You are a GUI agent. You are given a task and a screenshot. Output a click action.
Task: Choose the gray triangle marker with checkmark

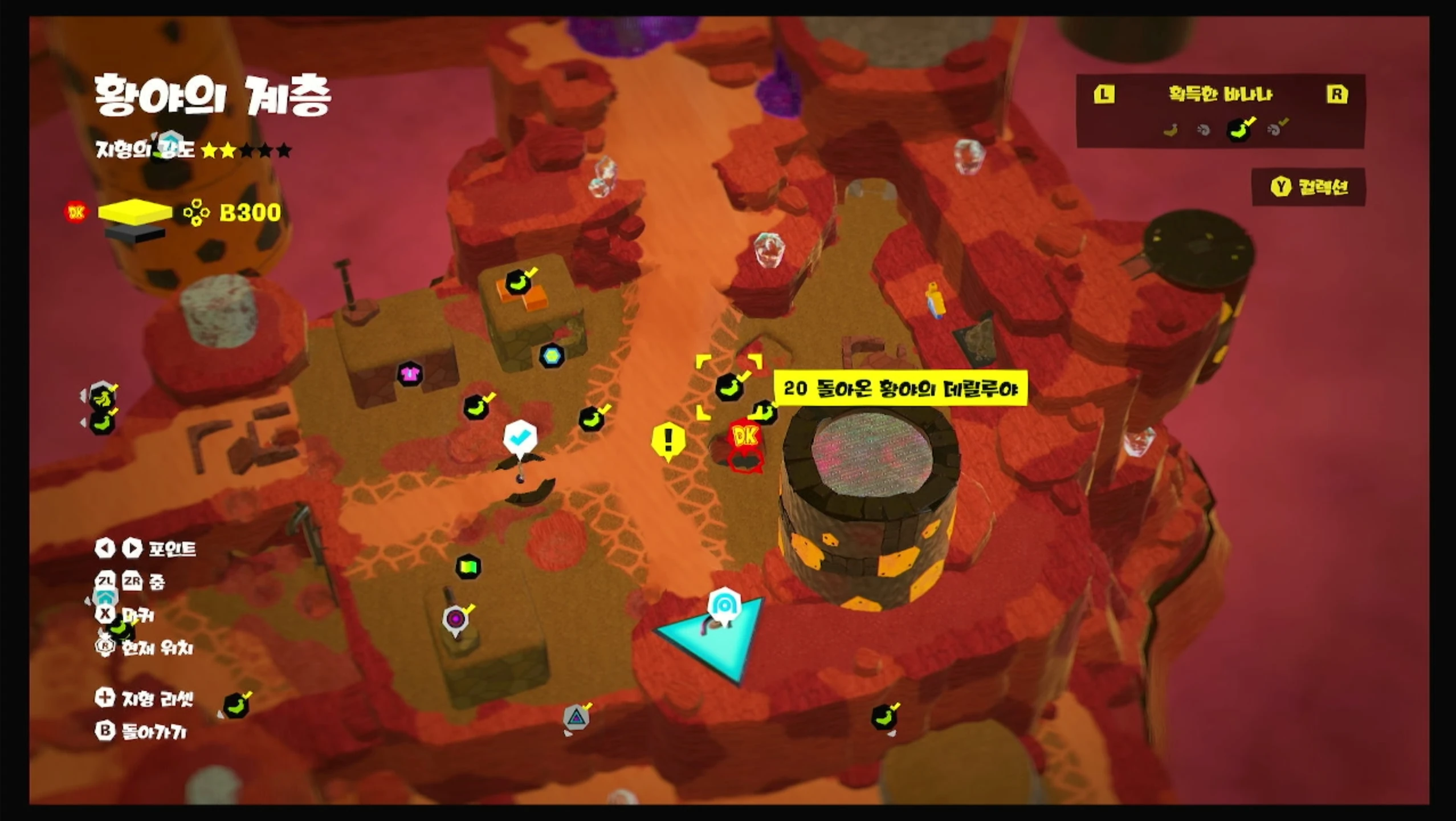pyautogui.click(x=576, y=717)
